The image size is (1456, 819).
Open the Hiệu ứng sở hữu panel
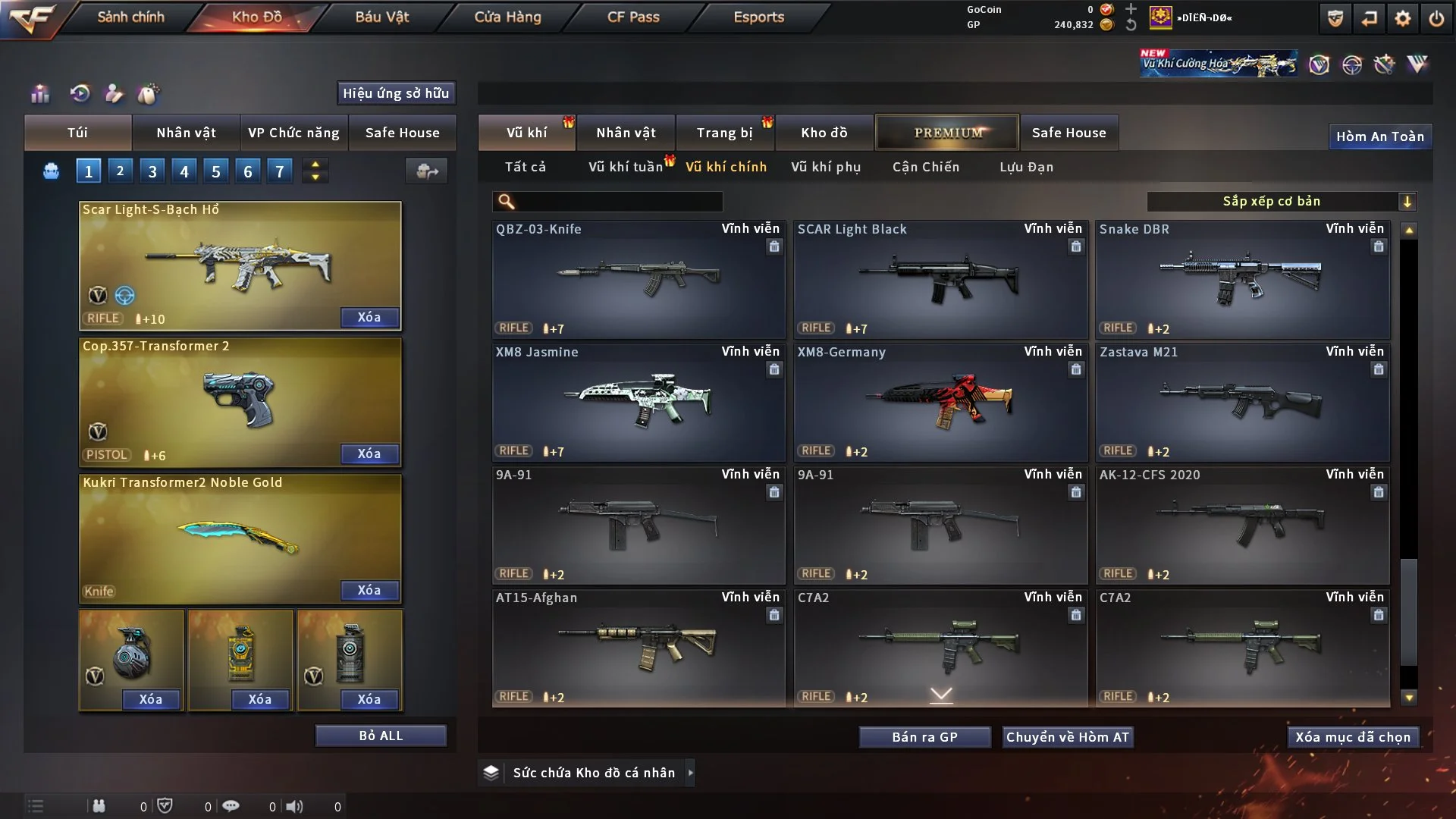click(x=396, y=93)
